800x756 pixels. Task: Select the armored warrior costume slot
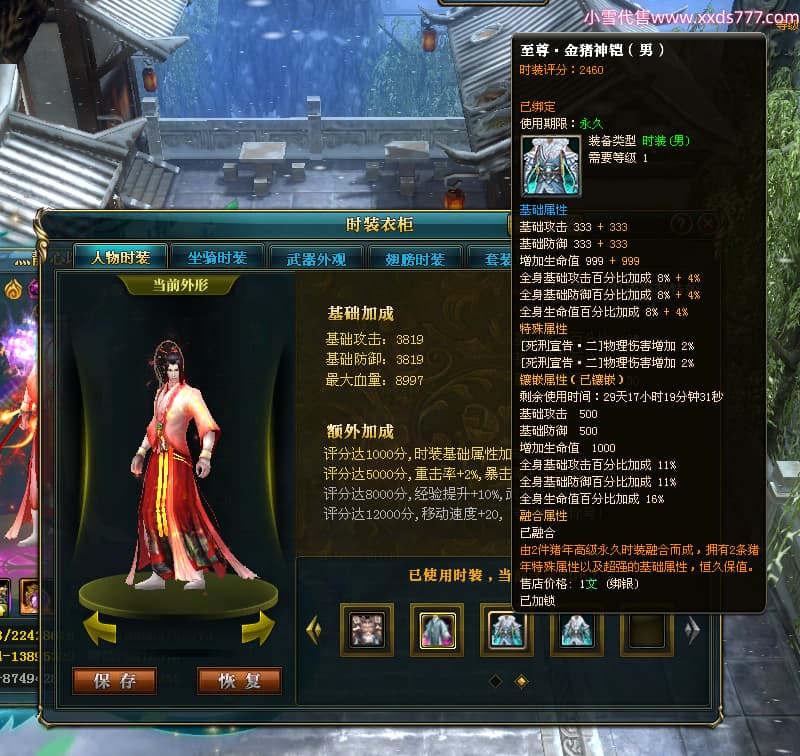tap(367, 629)
